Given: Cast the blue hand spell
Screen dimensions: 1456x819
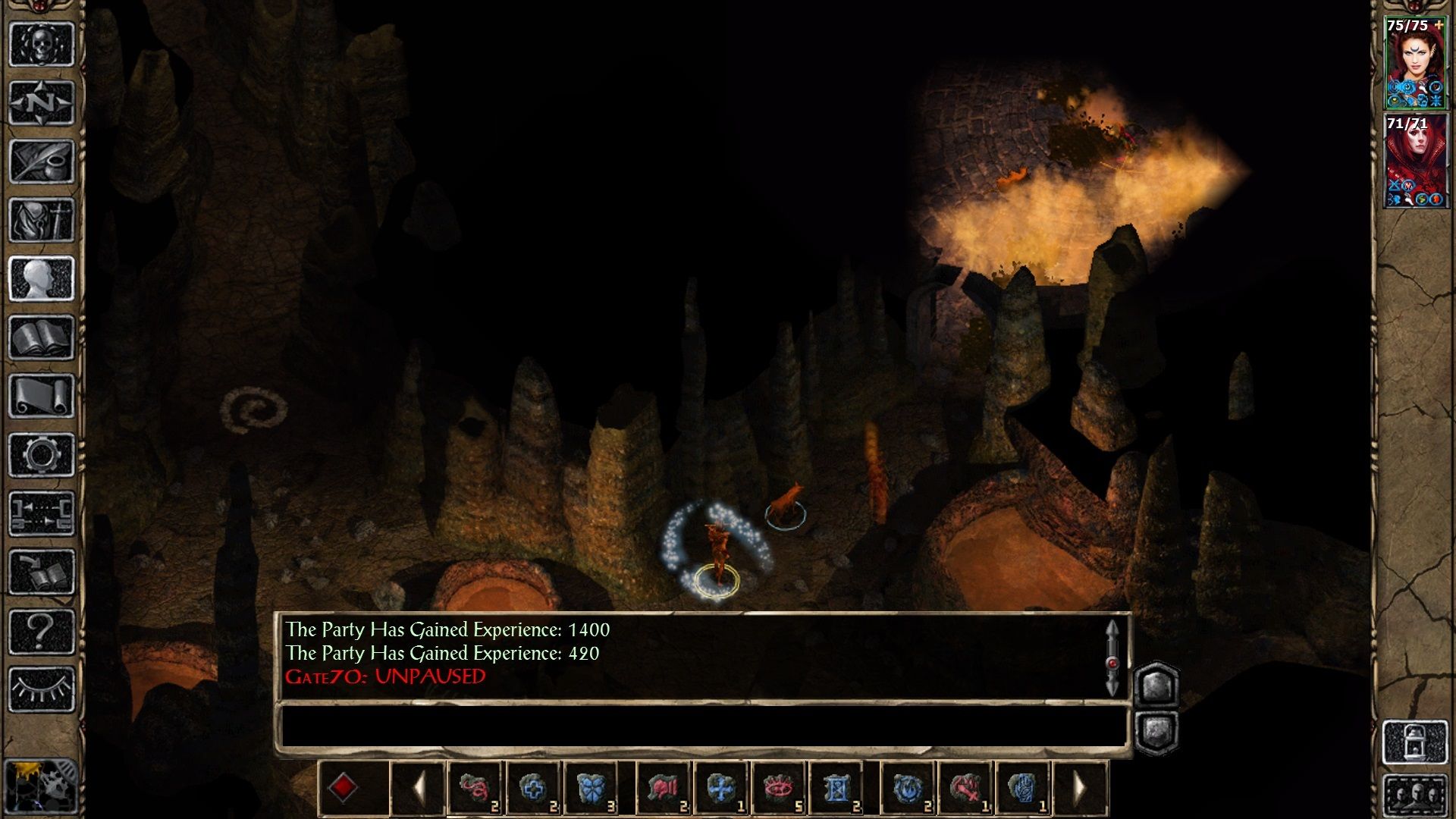Looking at the screenshot, I should [x=1023, y=789].
